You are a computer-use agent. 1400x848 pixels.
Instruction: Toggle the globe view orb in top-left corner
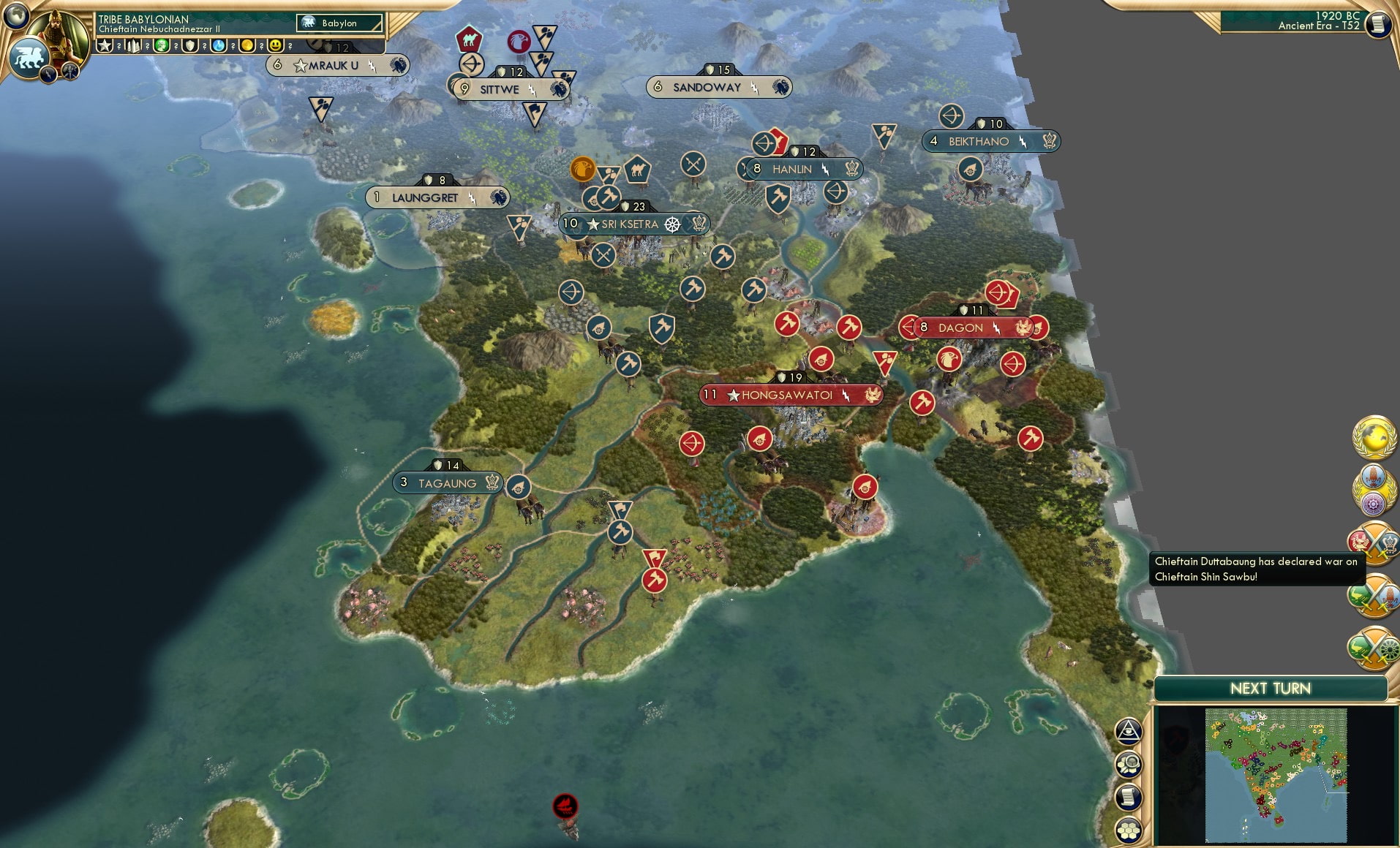pyautogui.click(x=16, y=16)
